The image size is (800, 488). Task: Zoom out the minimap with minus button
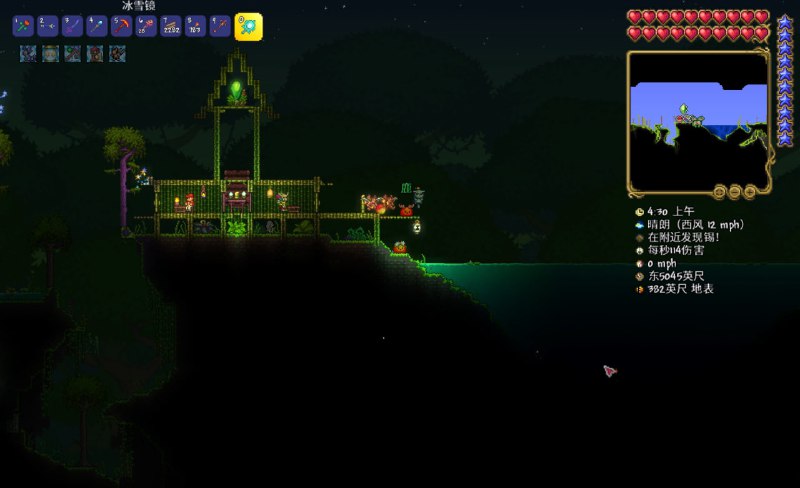[734, 191]
